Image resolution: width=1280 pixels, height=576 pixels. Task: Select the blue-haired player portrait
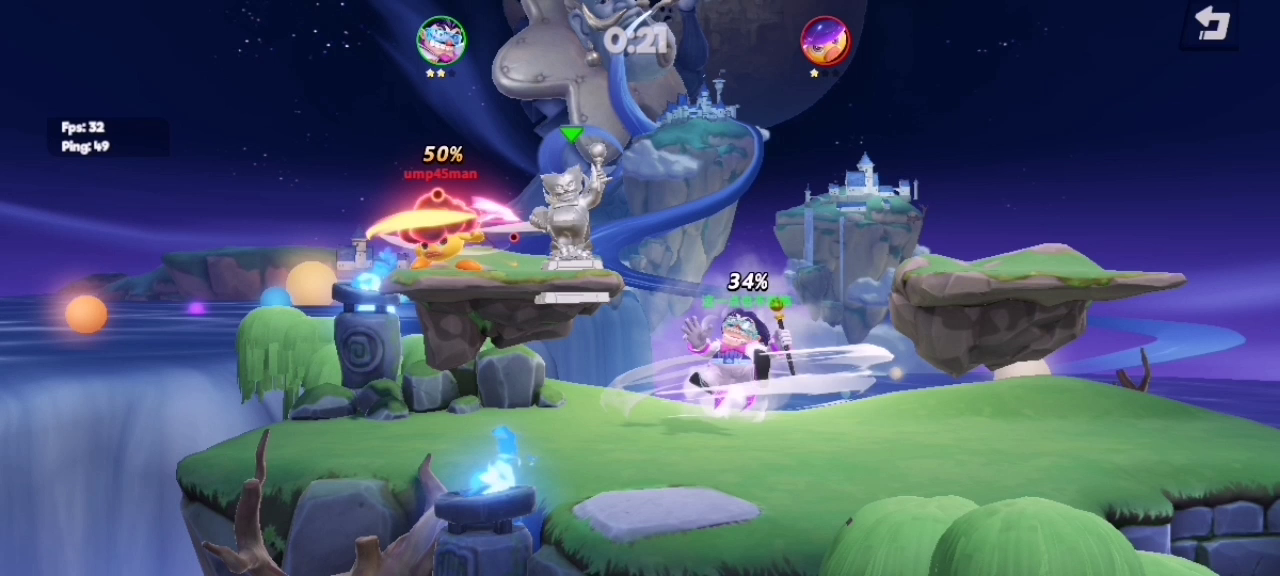click(441, 40)
